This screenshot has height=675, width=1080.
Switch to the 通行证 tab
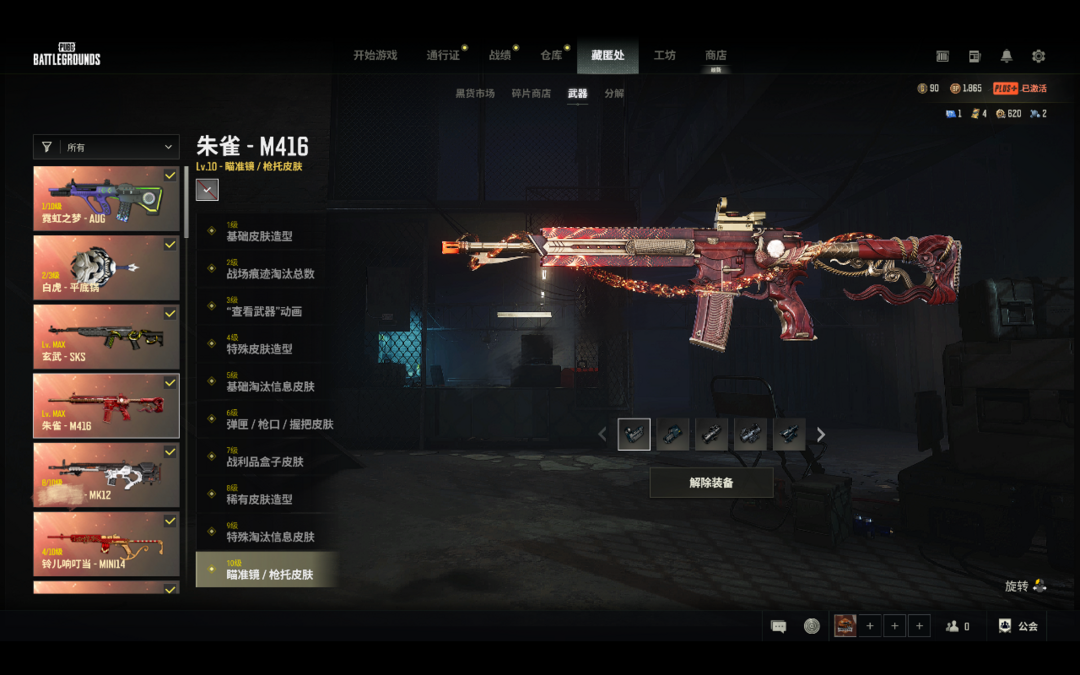click(443, 55)
